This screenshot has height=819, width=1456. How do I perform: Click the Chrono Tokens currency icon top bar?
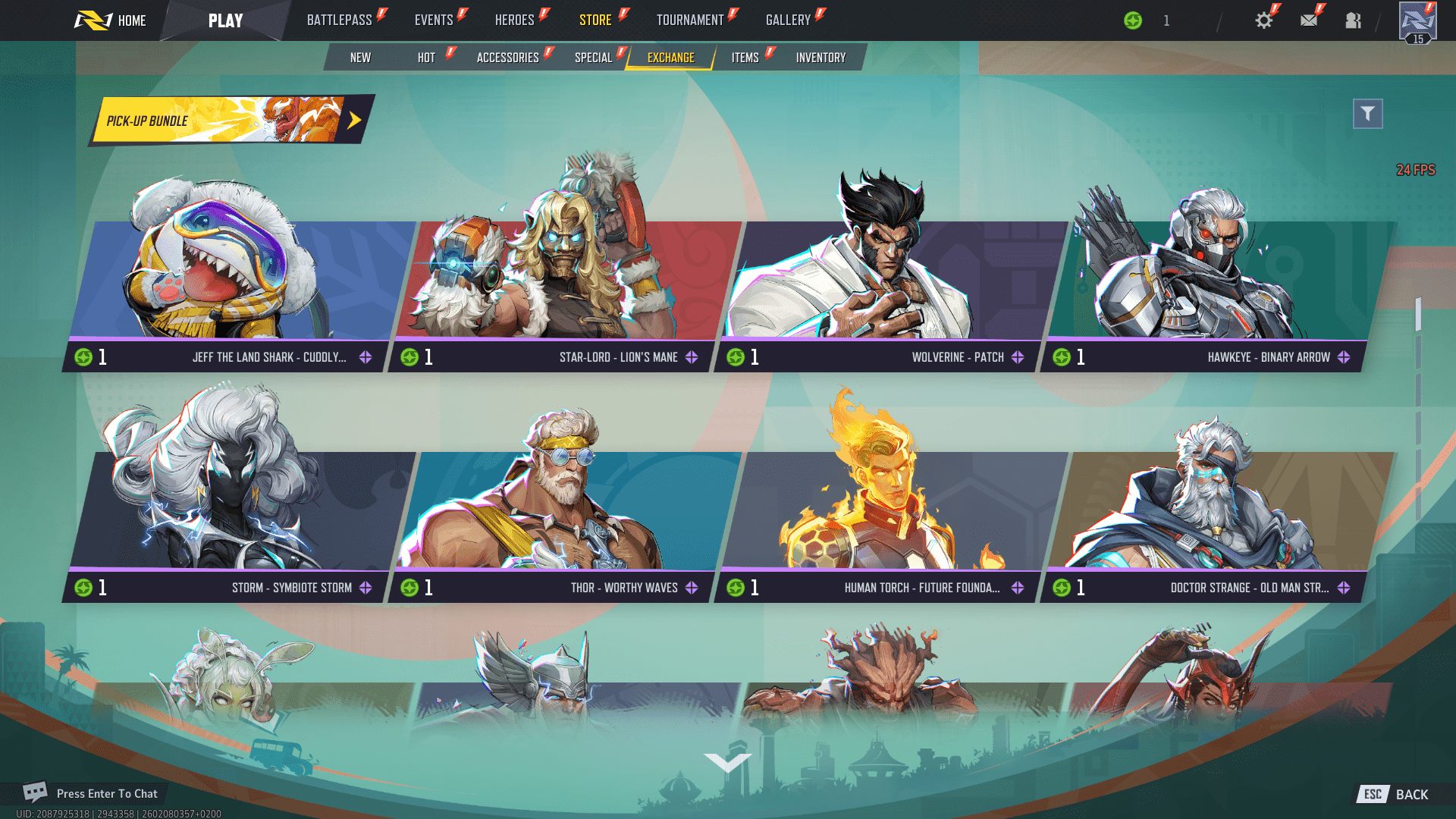click(1133, 20)
